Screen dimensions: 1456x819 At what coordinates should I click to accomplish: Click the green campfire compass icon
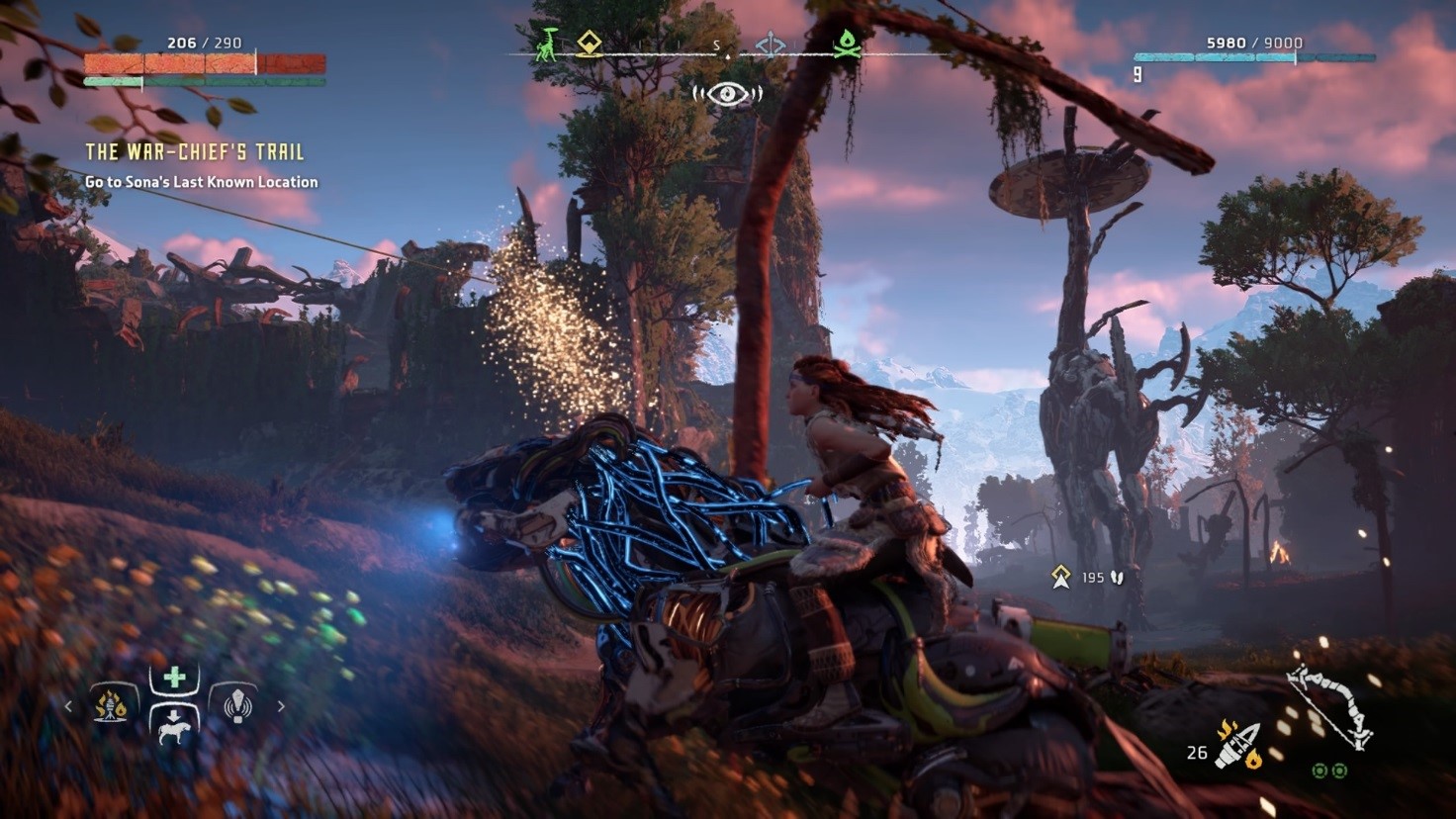tap(846, 44)
